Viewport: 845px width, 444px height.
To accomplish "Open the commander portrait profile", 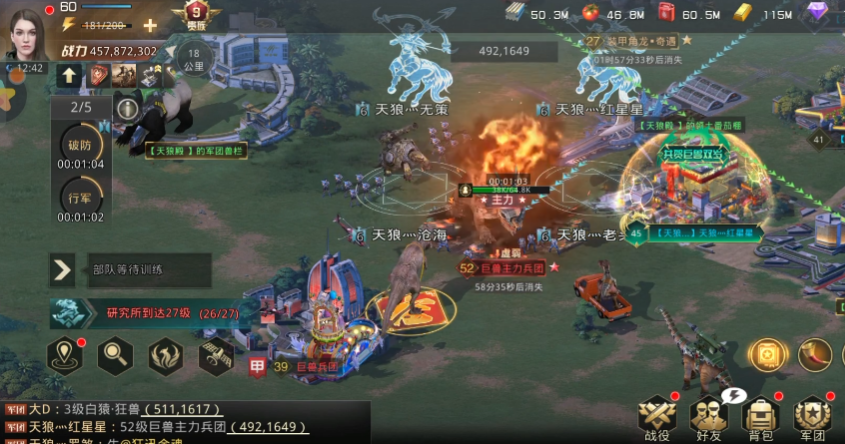I will [27, 30].
